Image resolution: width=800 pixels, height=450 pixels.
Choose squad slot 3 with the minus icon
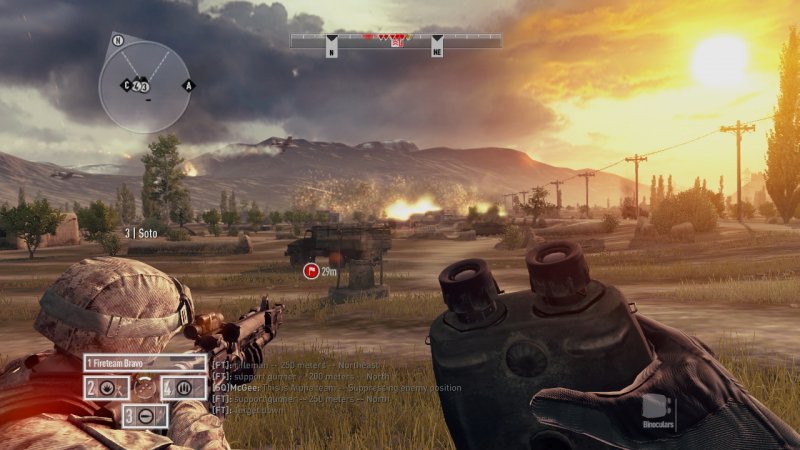[x=144, y=414]
